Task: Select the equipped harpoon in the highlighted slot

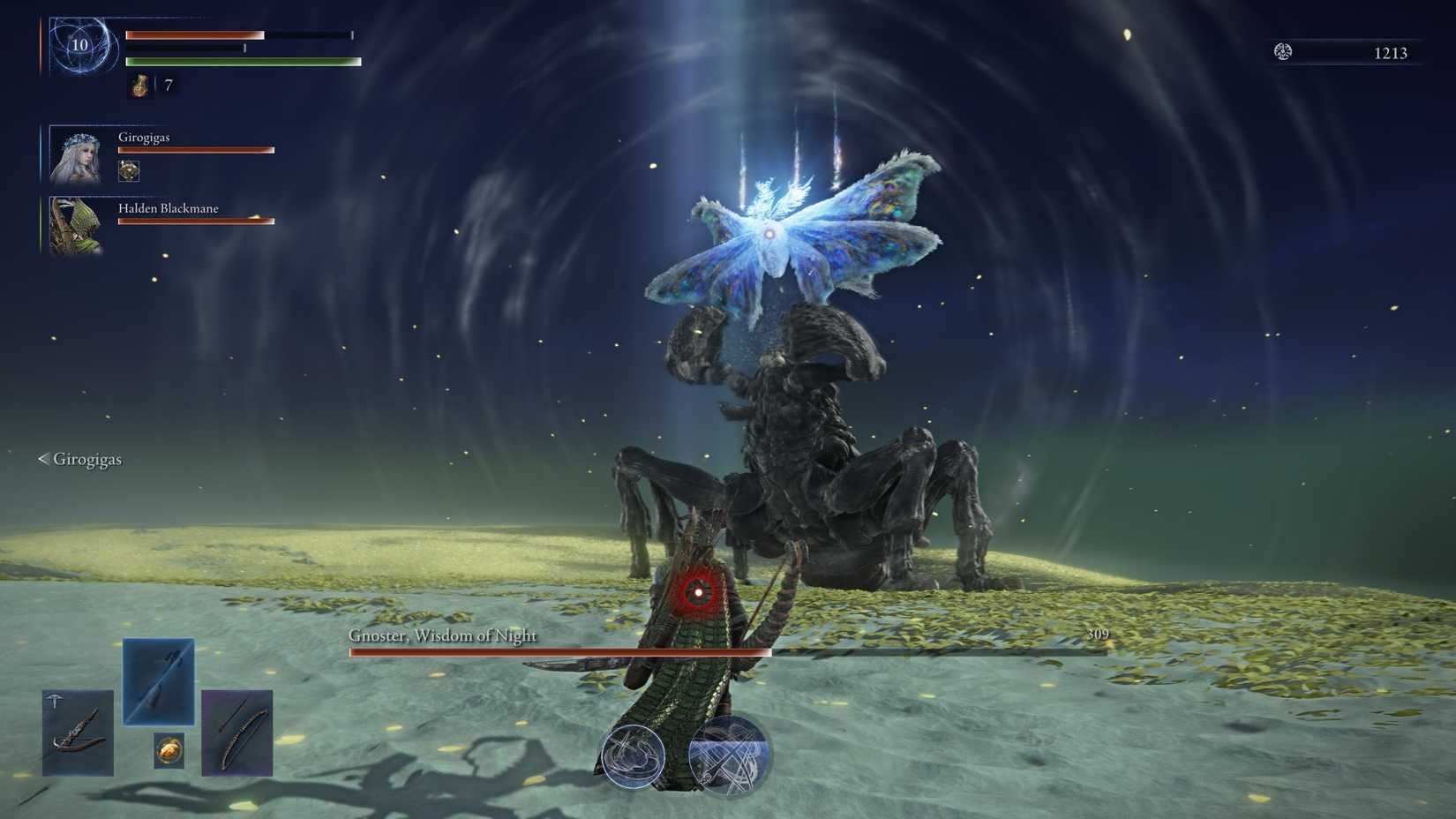Action: [x=159, y=680]
